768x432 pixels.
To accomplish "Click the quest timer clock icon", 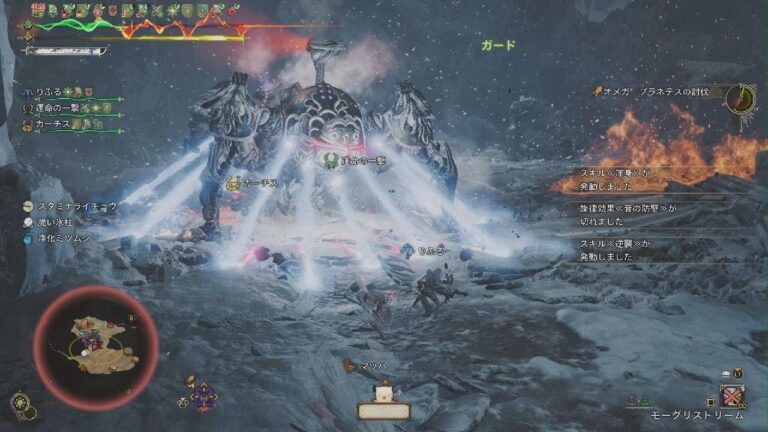I will point(740,98).
